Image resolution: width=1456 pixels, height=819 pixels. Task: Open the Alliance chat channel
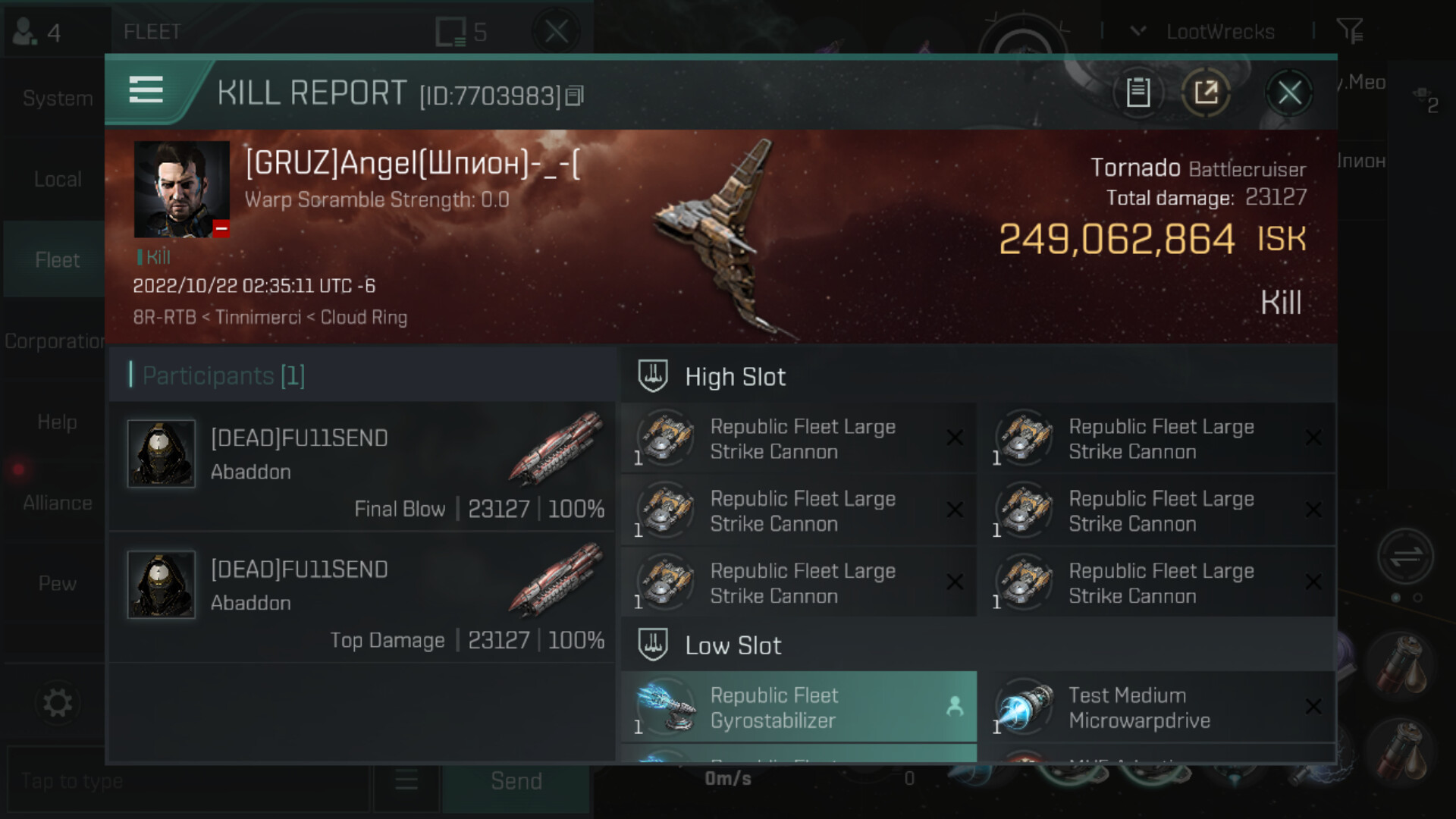pos(58,503)
